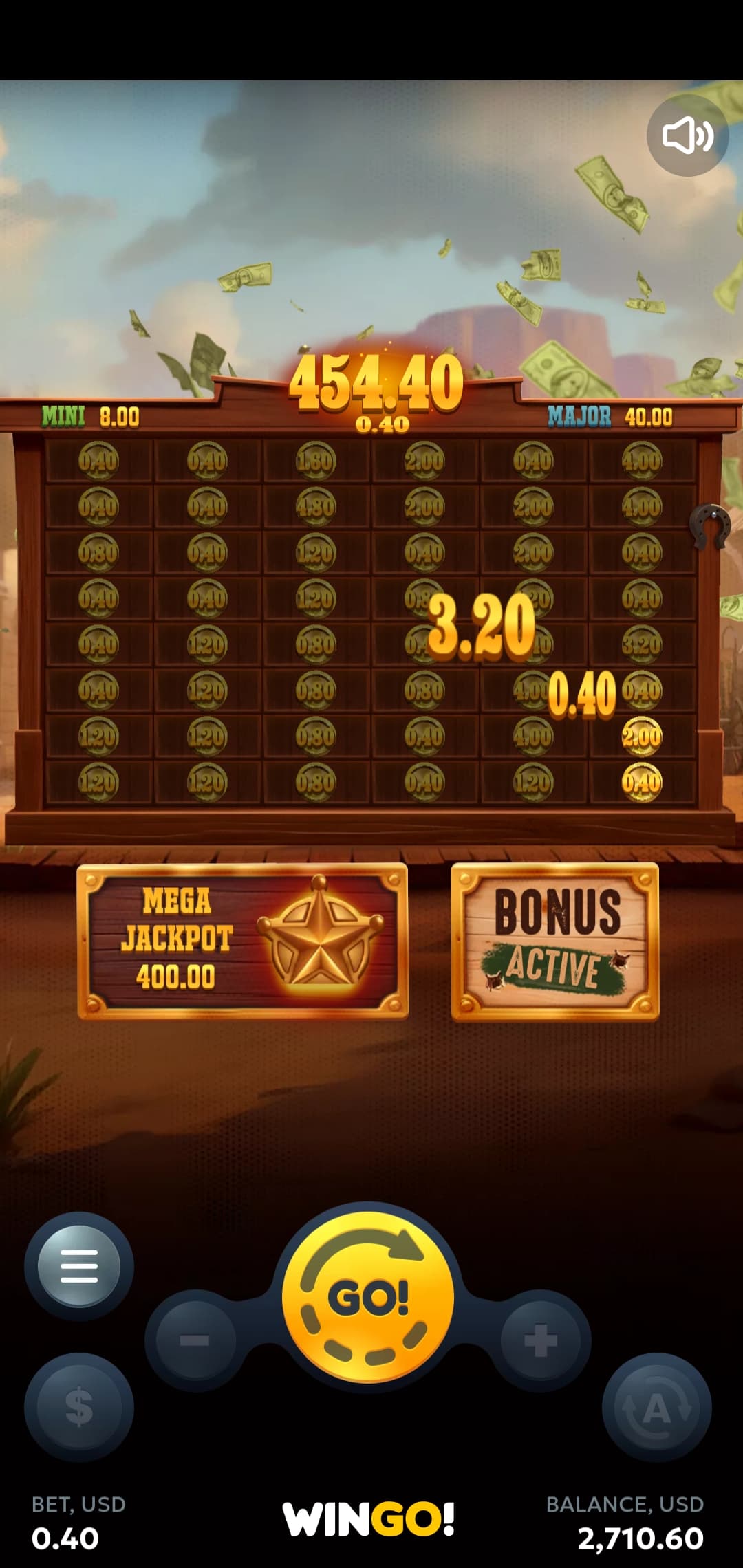Image resolution: width=743 pixels, height=1568 pixels.
Task: Open the hamburger menu
Action: click(79, 1266)
